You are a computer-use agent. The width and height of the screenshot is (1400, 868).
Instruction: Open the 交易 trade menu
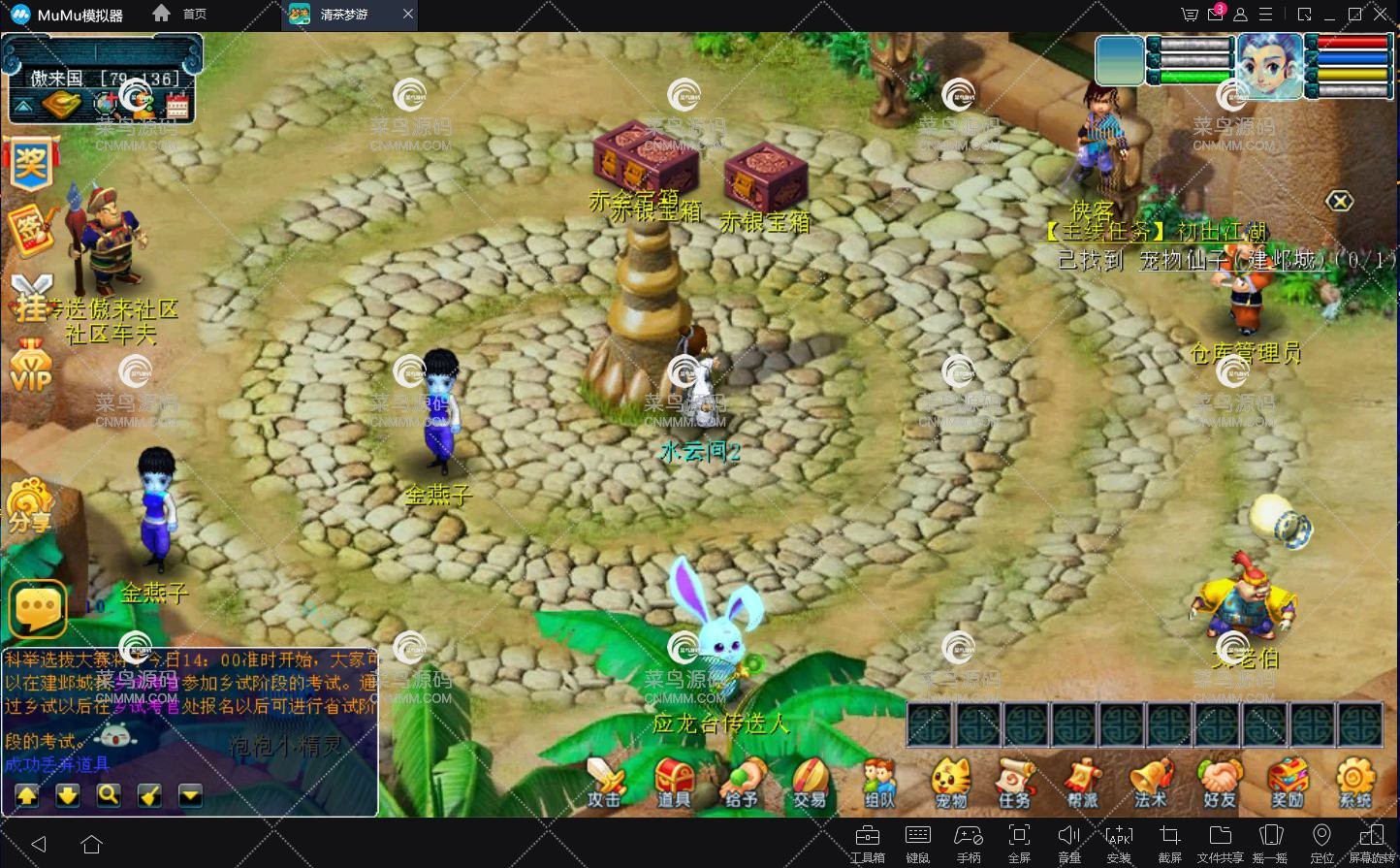[x=810, y=782]
